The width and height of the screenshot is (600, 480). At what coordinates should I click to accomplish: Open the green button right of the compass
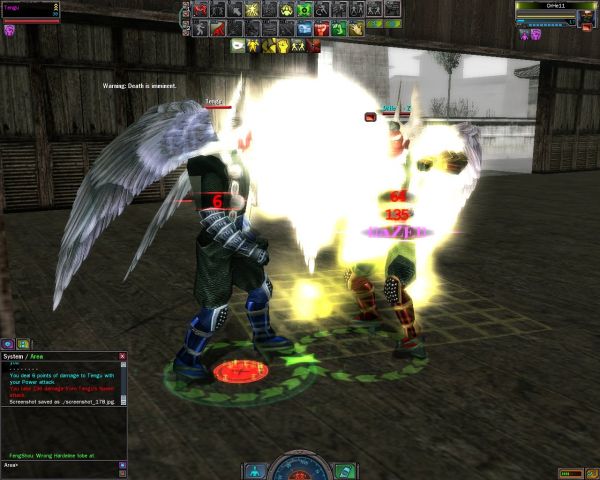pos(345,470)
